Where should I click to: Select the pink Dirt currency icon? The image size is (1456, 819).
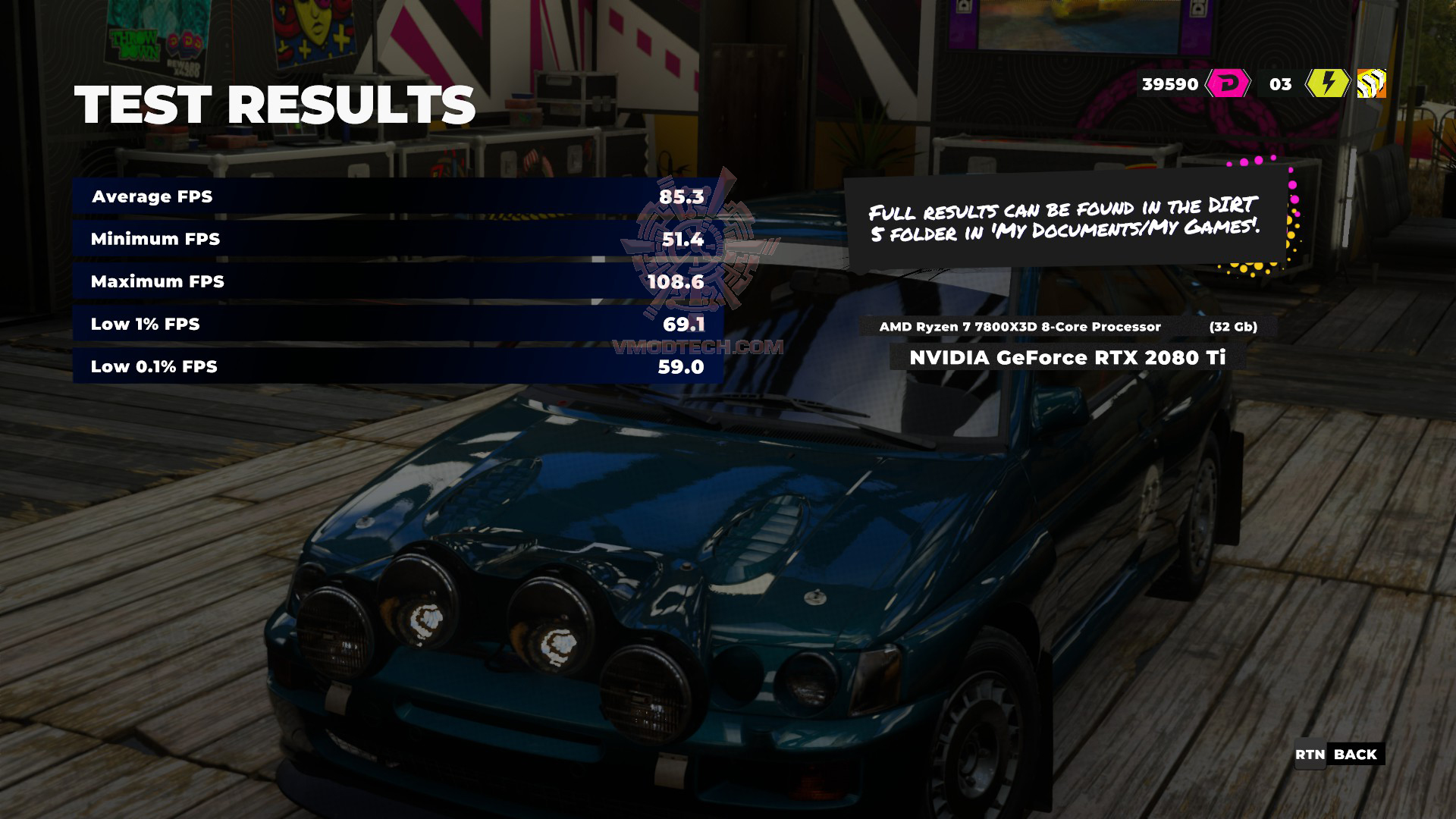[1228, 83]
